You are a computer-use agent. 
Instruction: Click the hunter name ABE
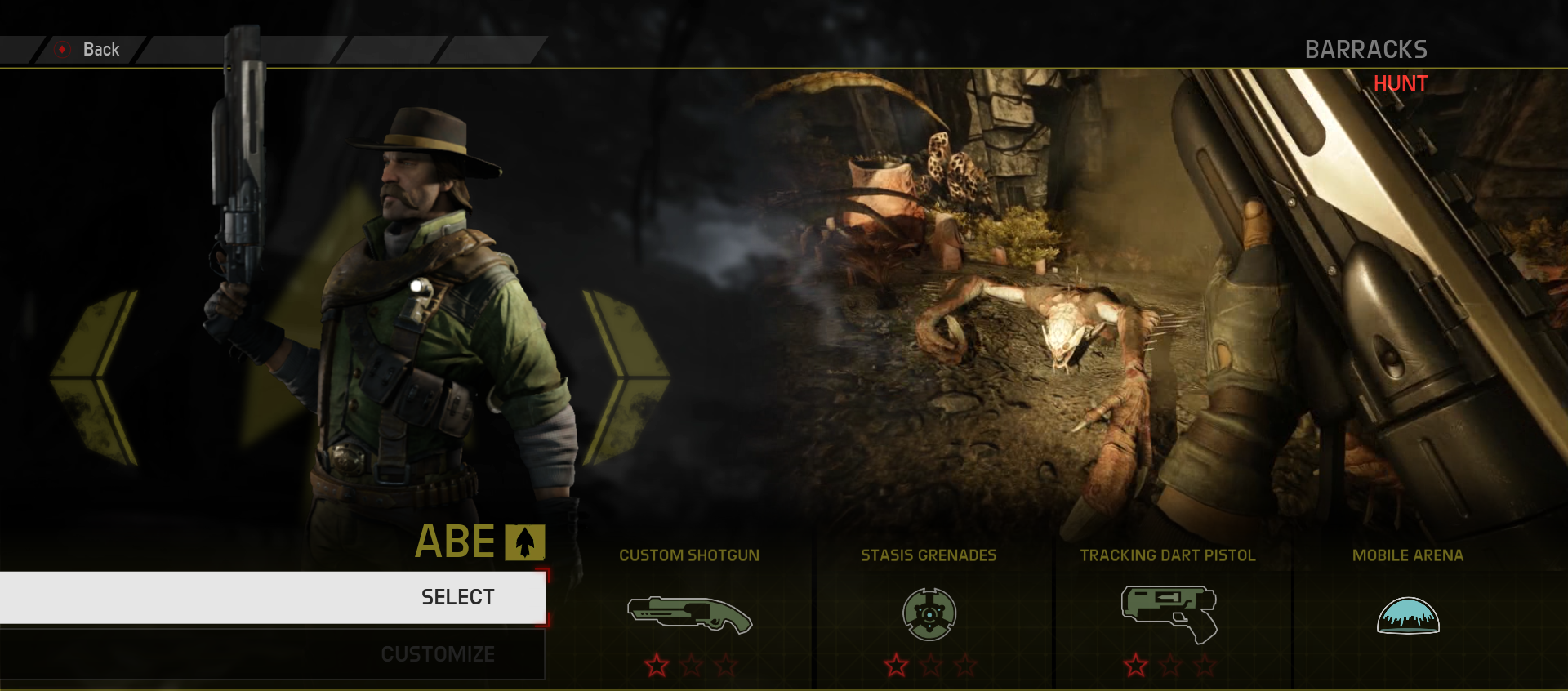coord(456,541)
